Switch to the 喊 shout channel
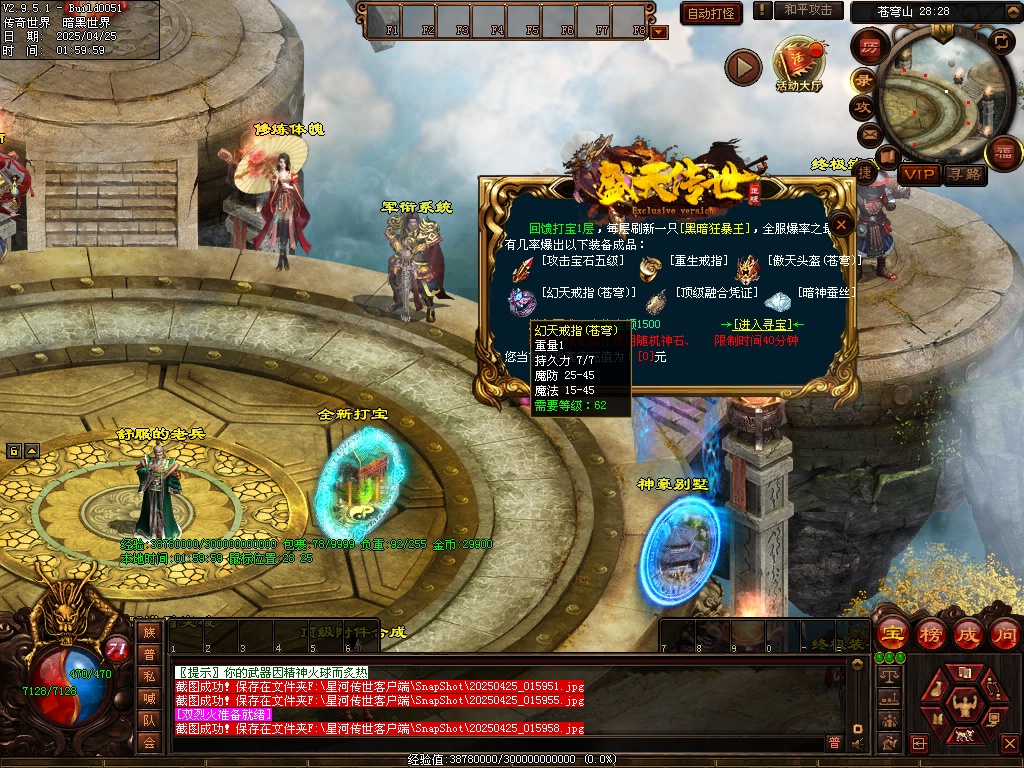 coord(149,698)
